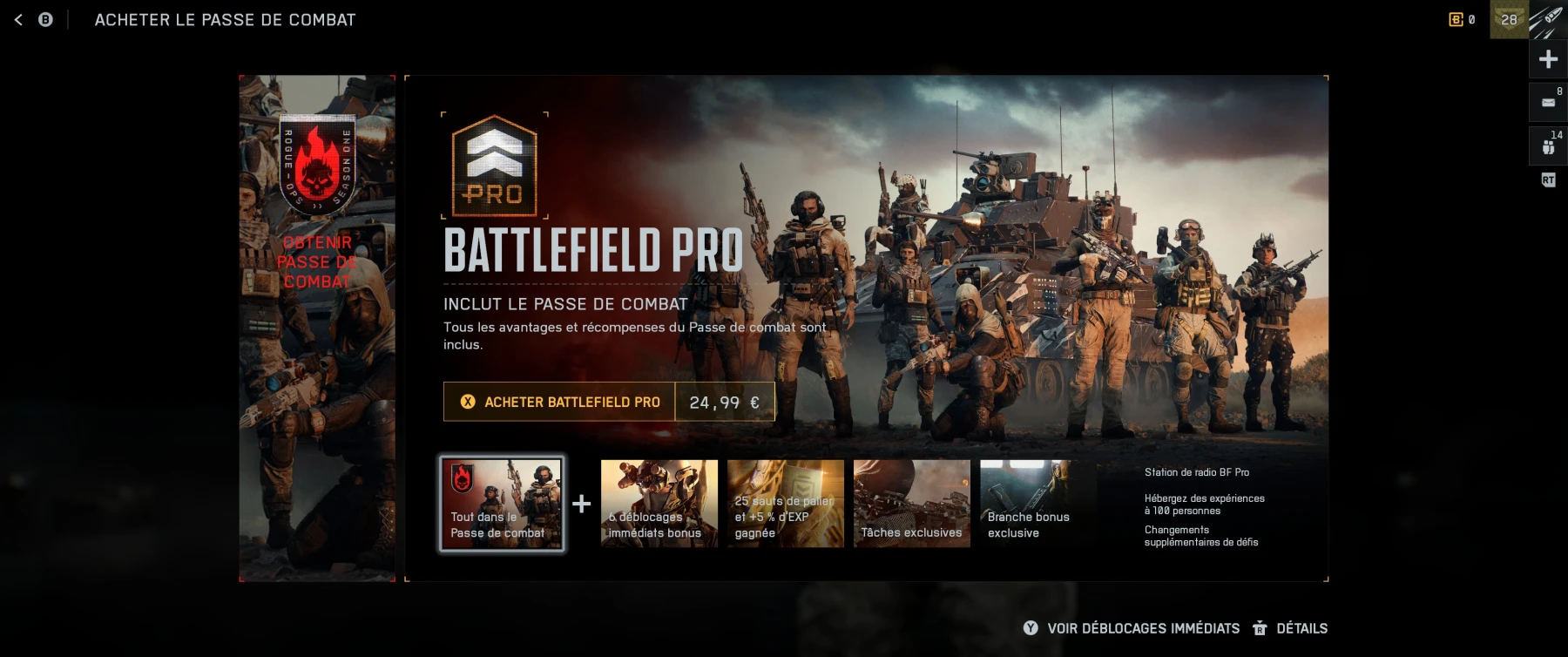Select the Tâches exclusives tile
1568x657 pixels.
pos(912,504)
